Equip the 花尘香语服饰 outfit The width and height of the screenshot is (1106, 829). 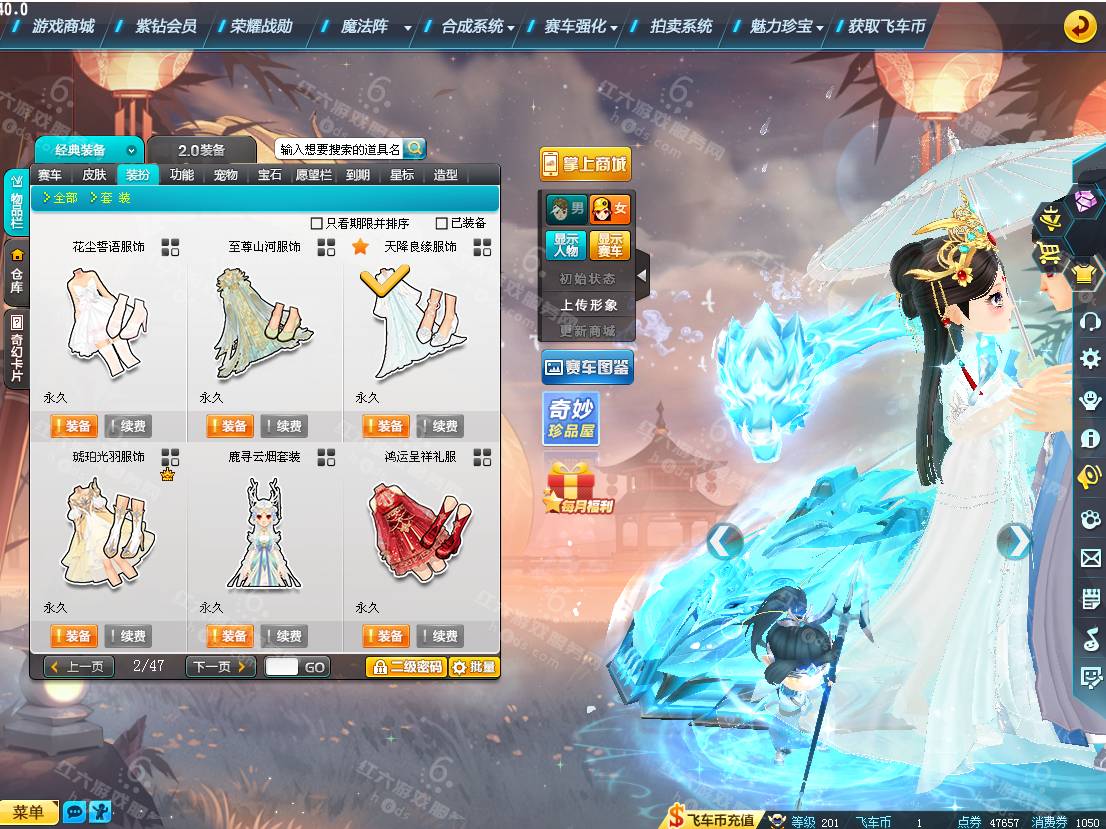[x=73, y=426]
